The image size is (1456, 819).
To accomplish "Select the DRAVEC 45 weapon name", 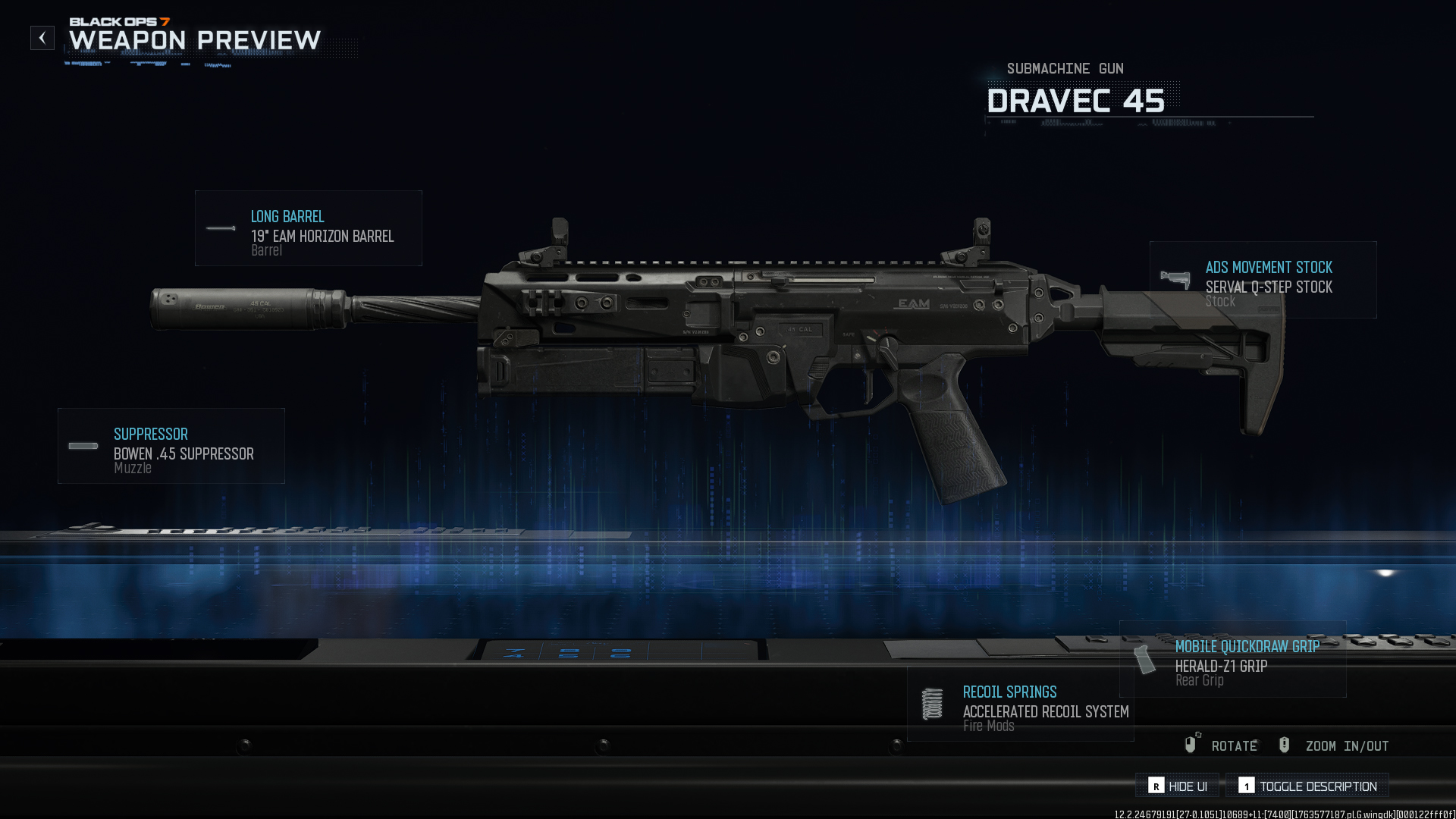I will (x=1076, y=100).
